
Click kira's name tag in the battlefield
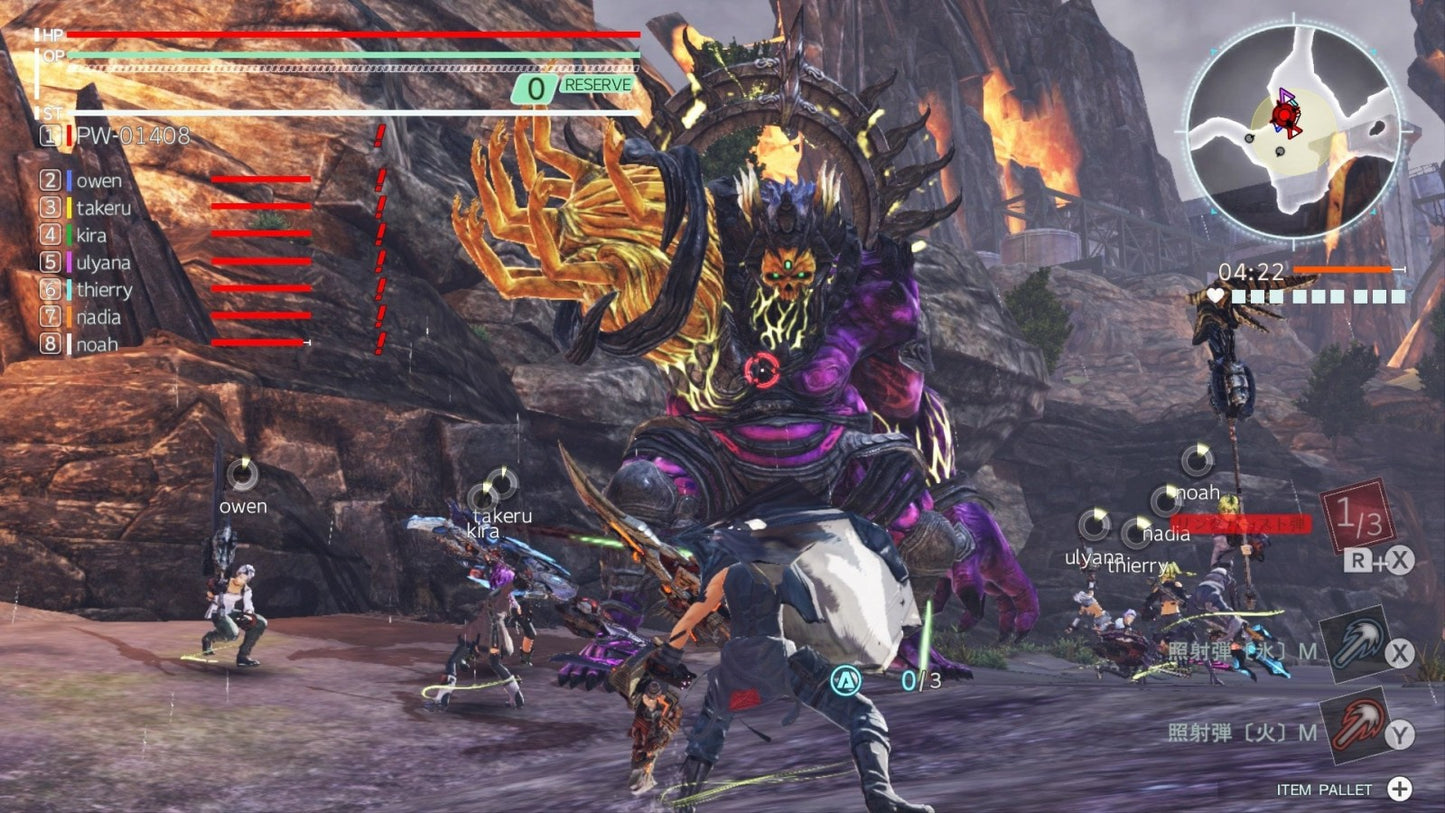point(481,533)
